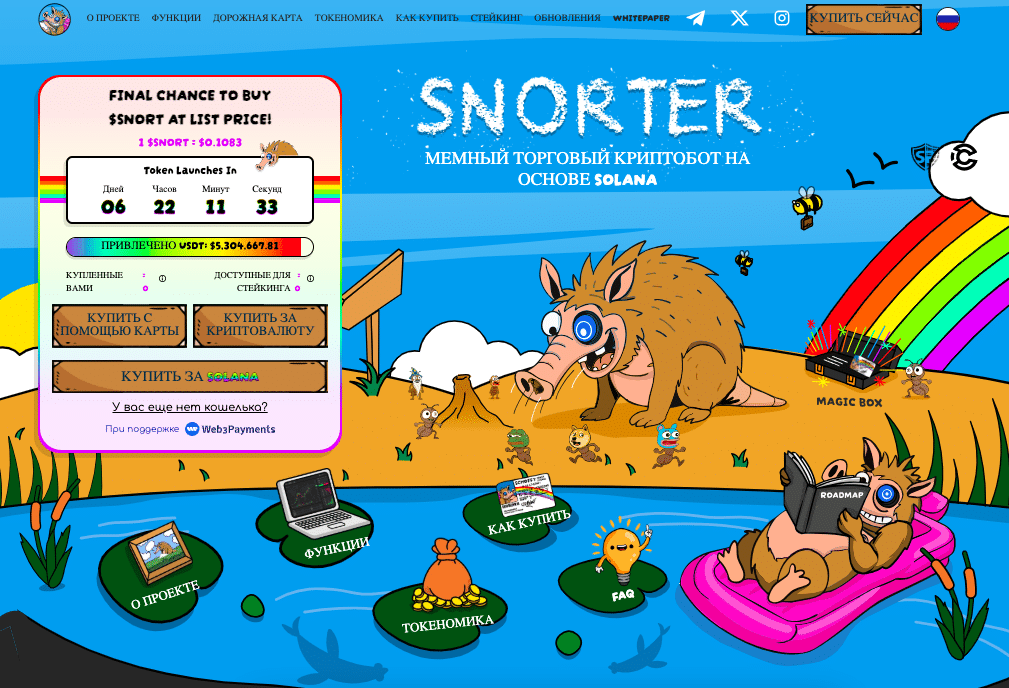This screenshot has width=1009, height=688.
Task: Open the WHITEPAPER link
Action: click(x=643, y=18)
